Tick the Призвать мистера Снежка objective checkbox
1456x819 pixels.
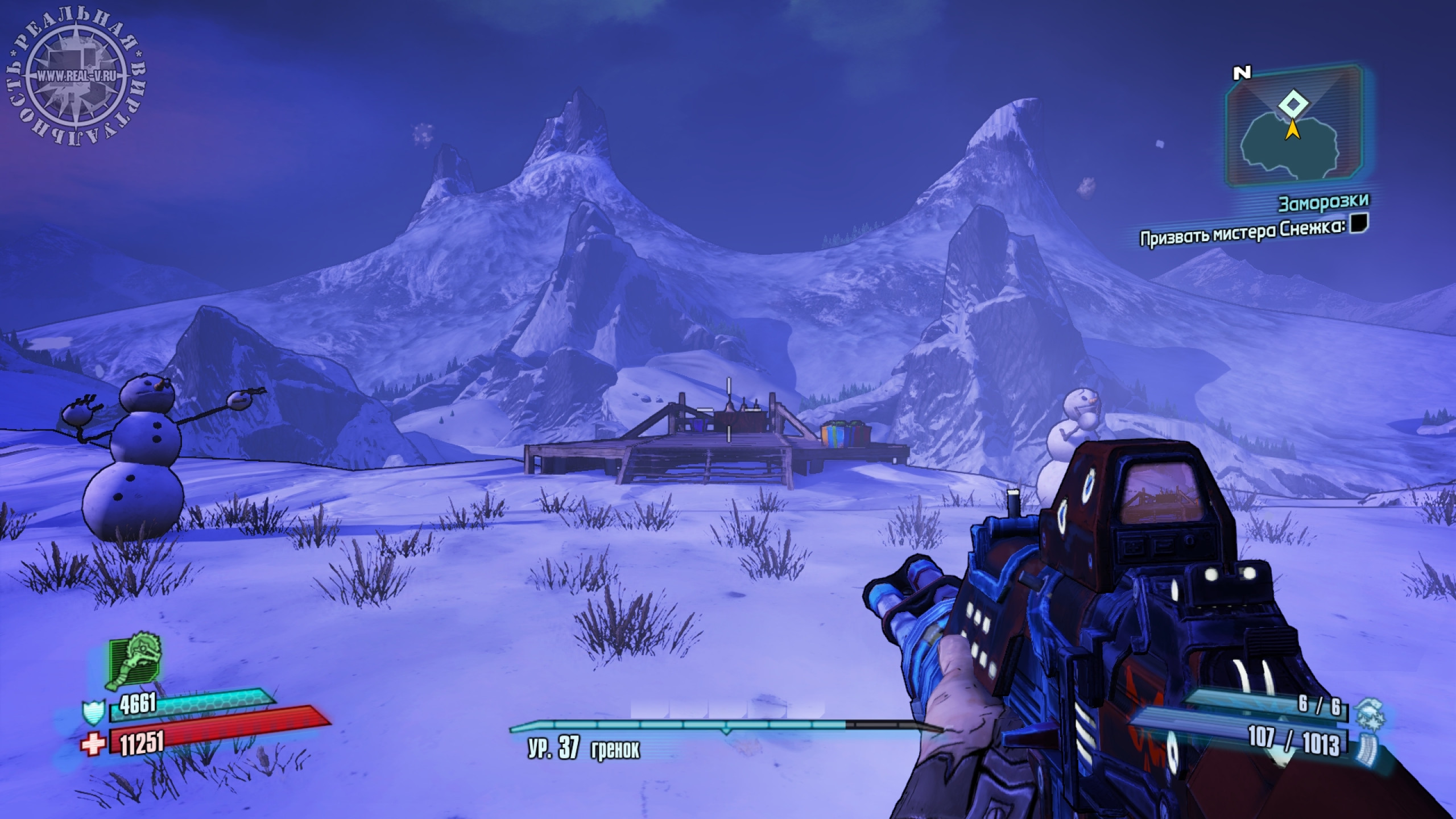click(x=1359, y=224)
